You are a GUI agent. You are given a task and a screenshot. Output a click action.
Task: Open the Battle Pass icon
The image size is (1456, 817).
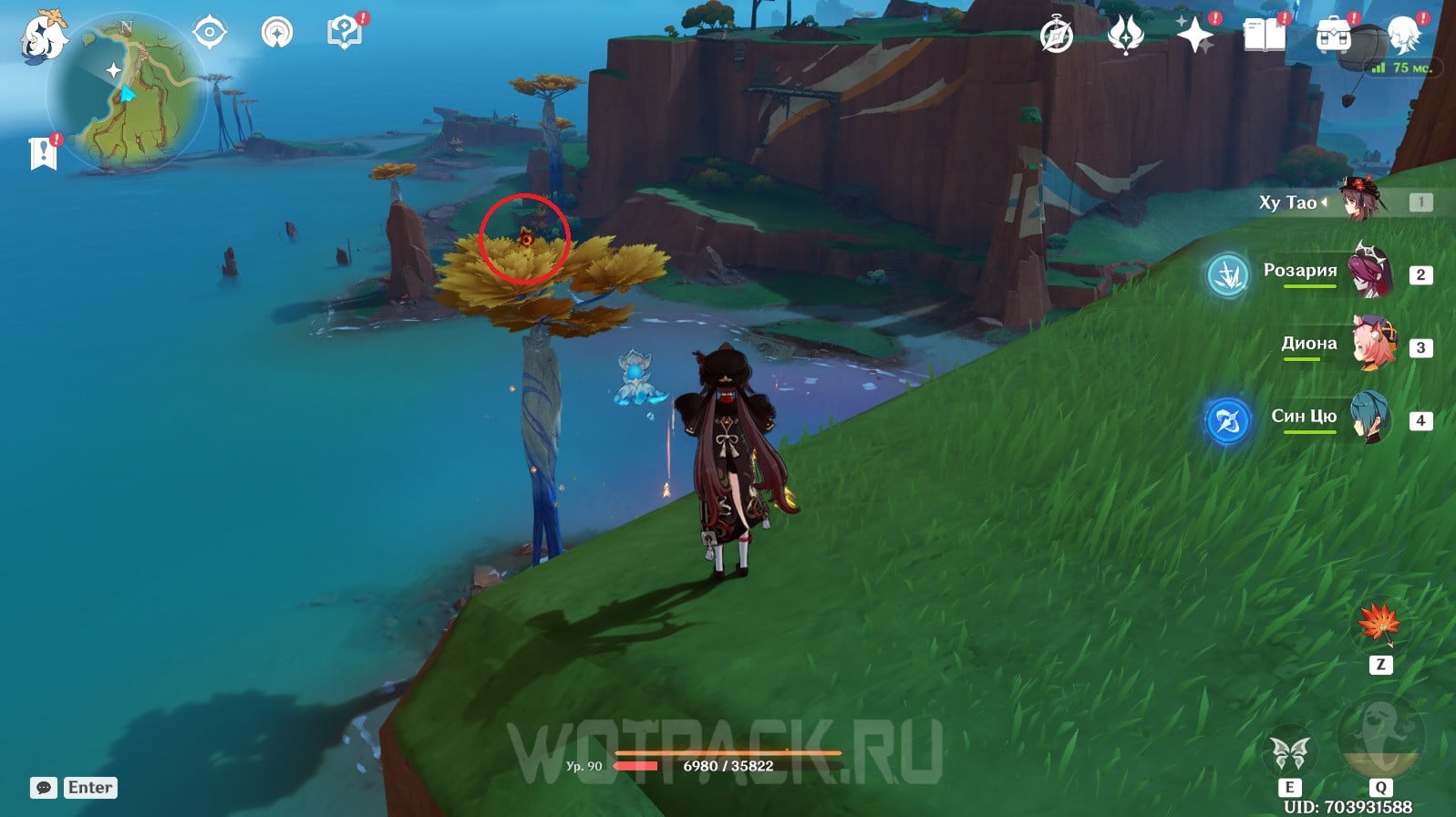click(x=1125, y=36)
